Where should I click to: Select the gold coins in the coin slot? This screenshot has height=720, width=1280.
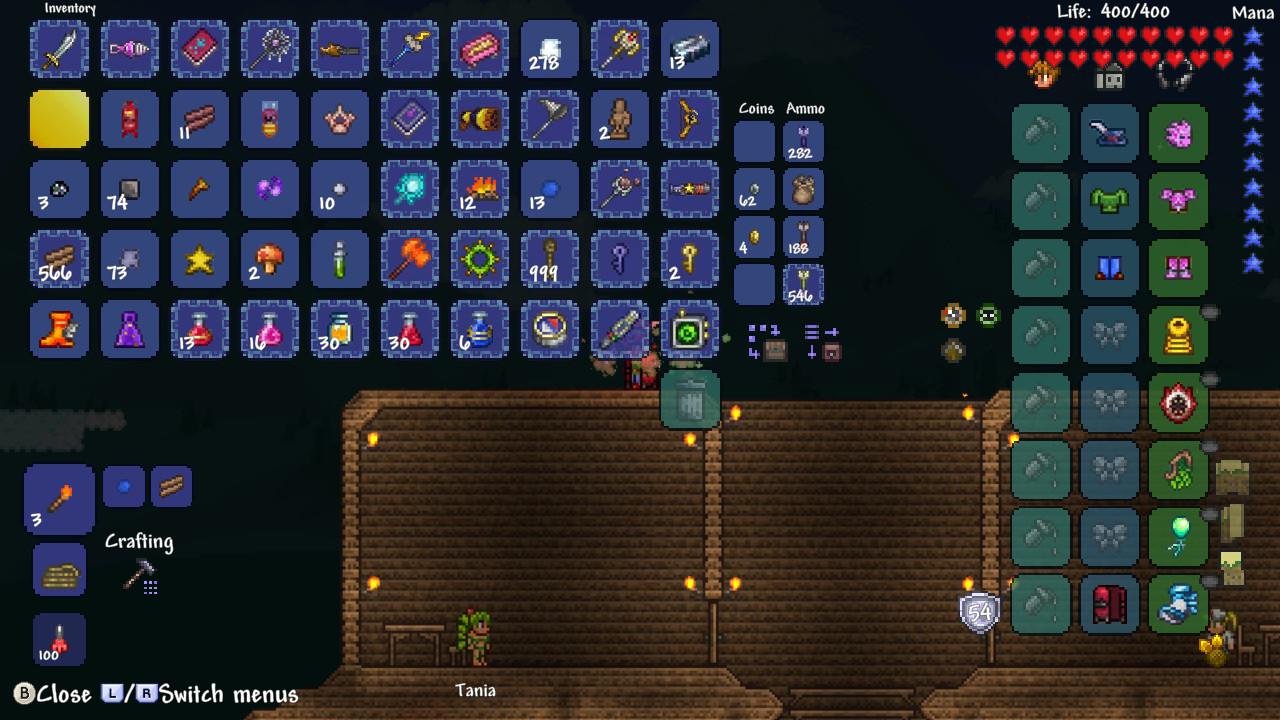(755, 238)
